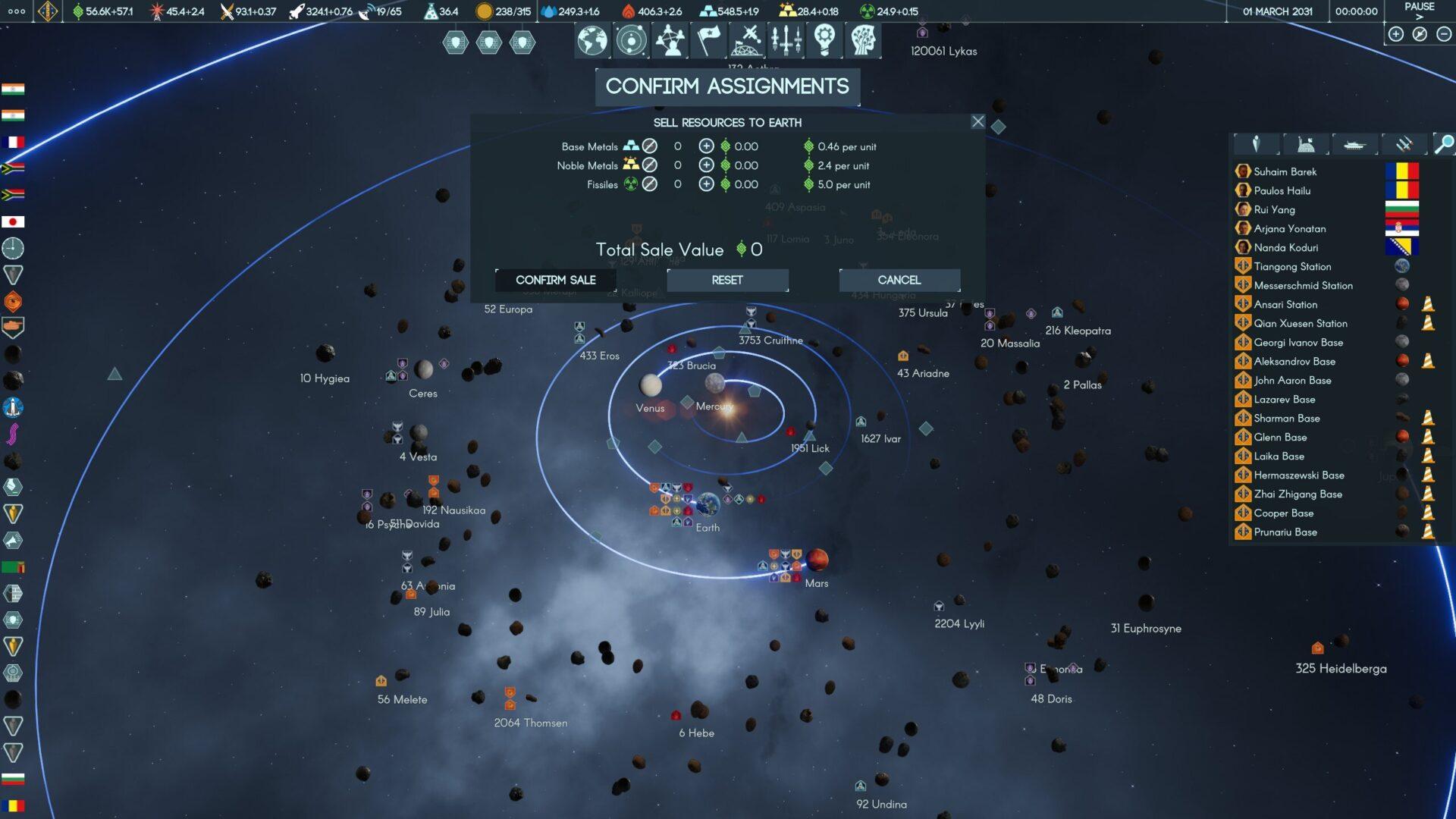This screenshot has height=819, width=1456.
Task: Increase Base Metals sale amount
Action: 706,146
